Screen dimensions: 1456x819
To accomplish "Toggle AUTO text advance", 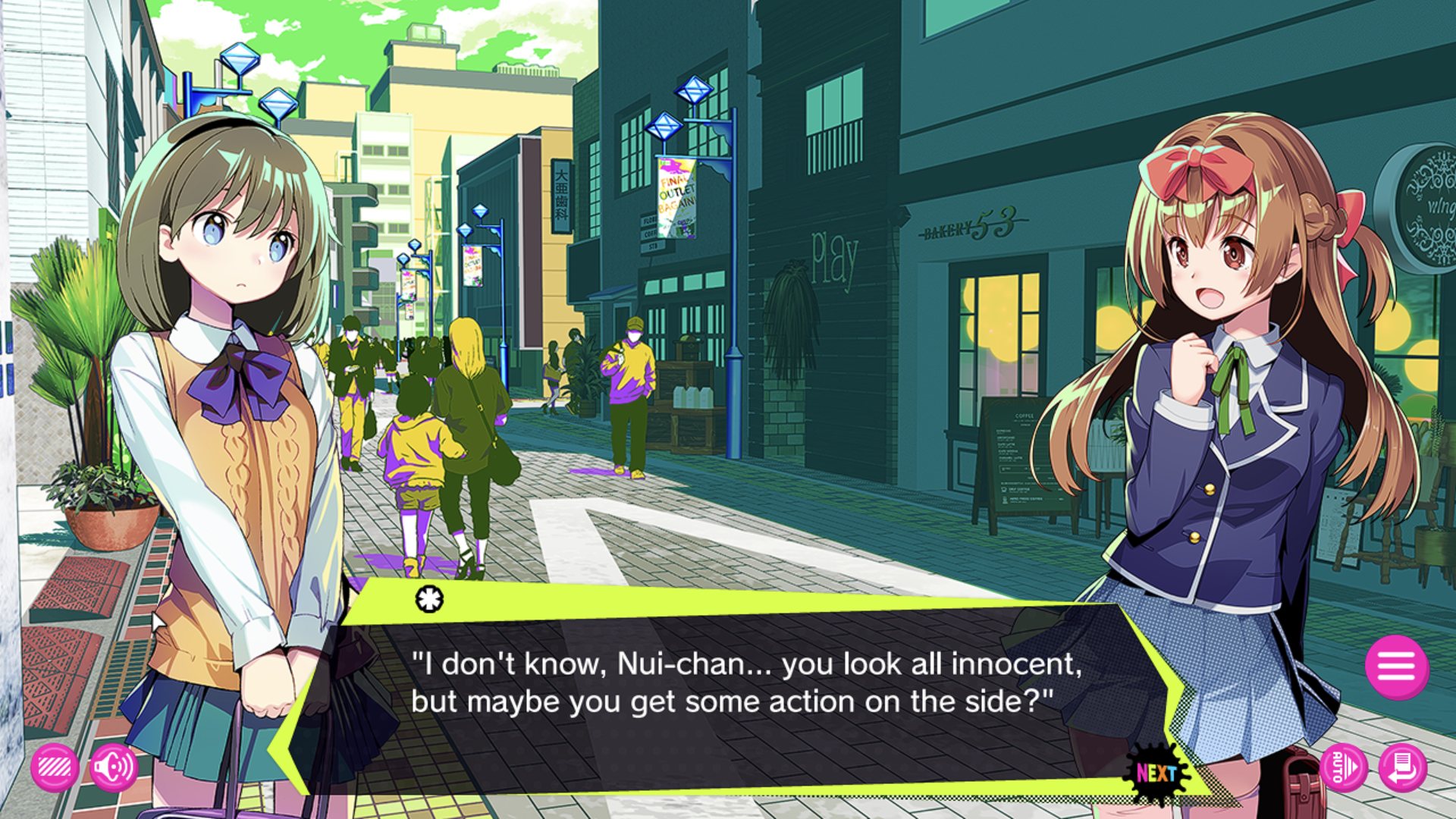I will [x=1343, y=768].
